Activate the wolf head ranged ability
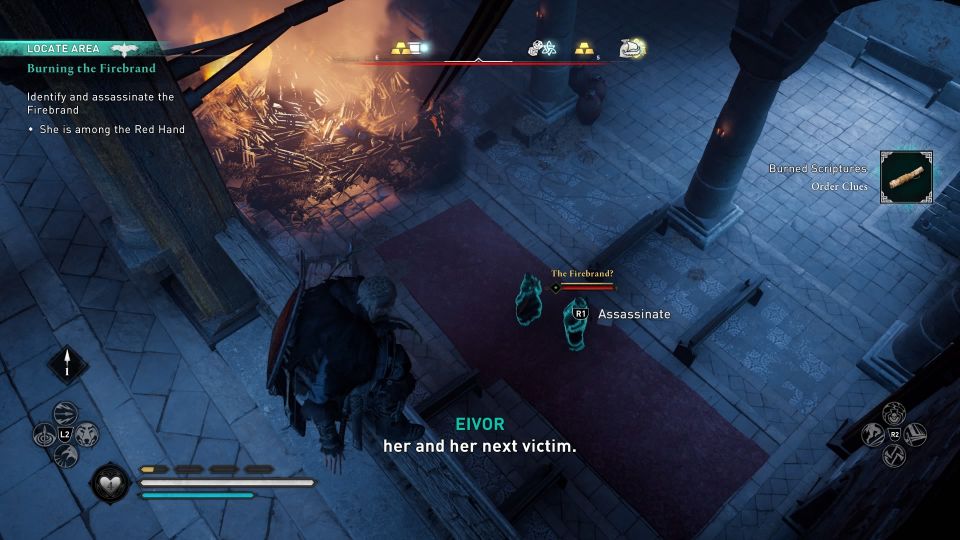 (x=87, y=434)
